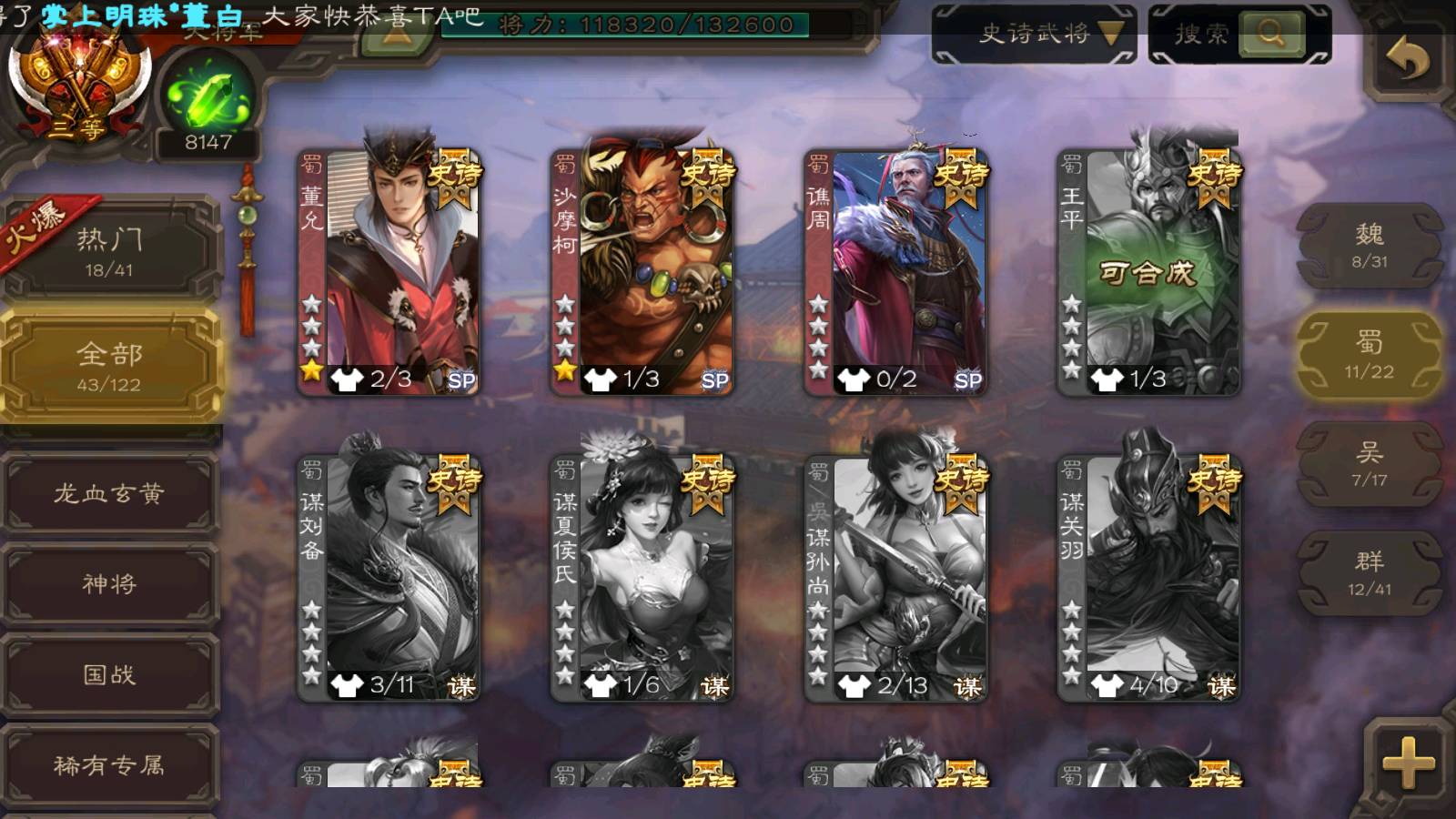The image size is (1456, 819).
Task: Filter by 魏 faction
Action: point(1369,246)
